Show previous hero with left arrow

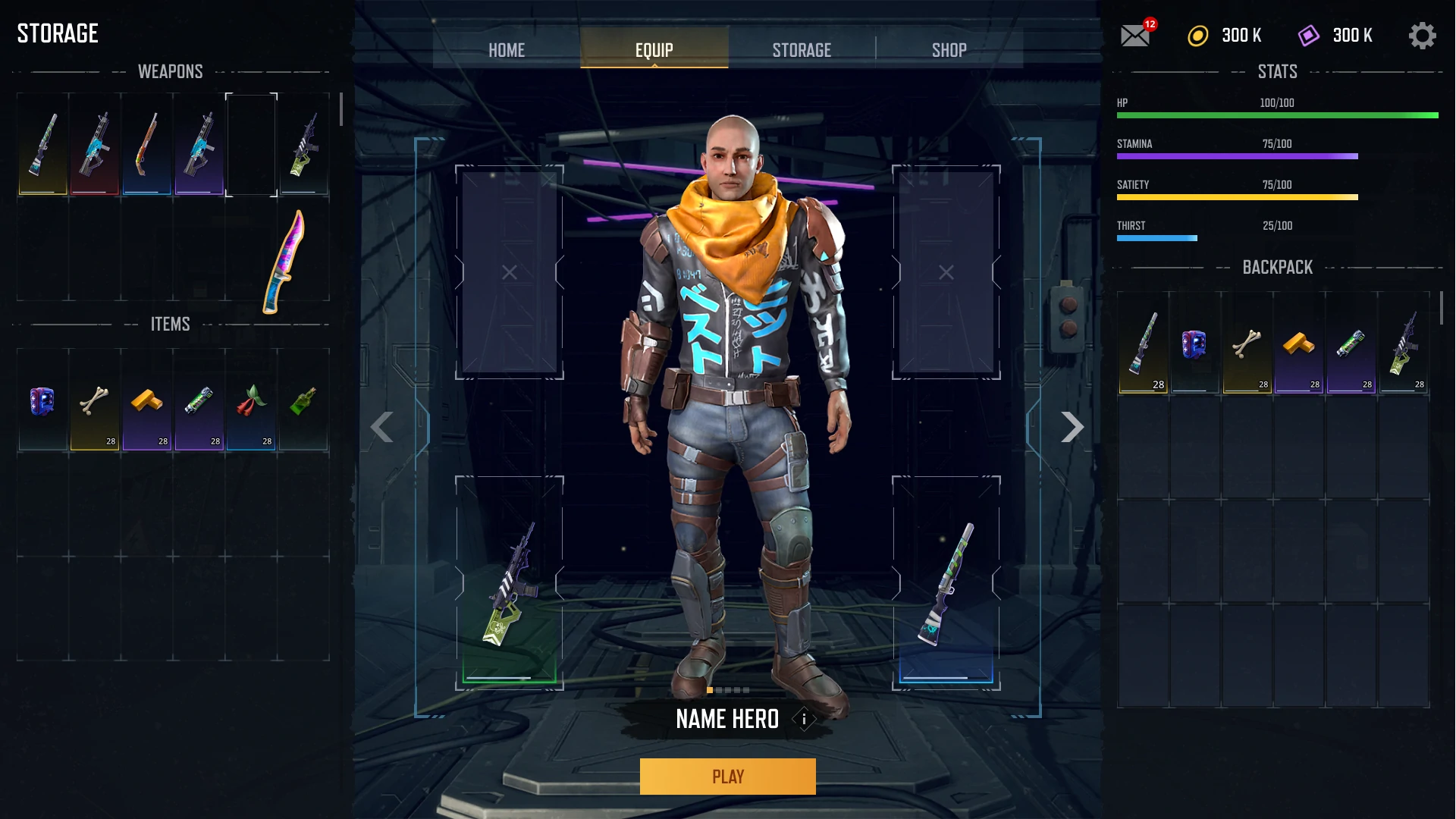tap(381, 427)
